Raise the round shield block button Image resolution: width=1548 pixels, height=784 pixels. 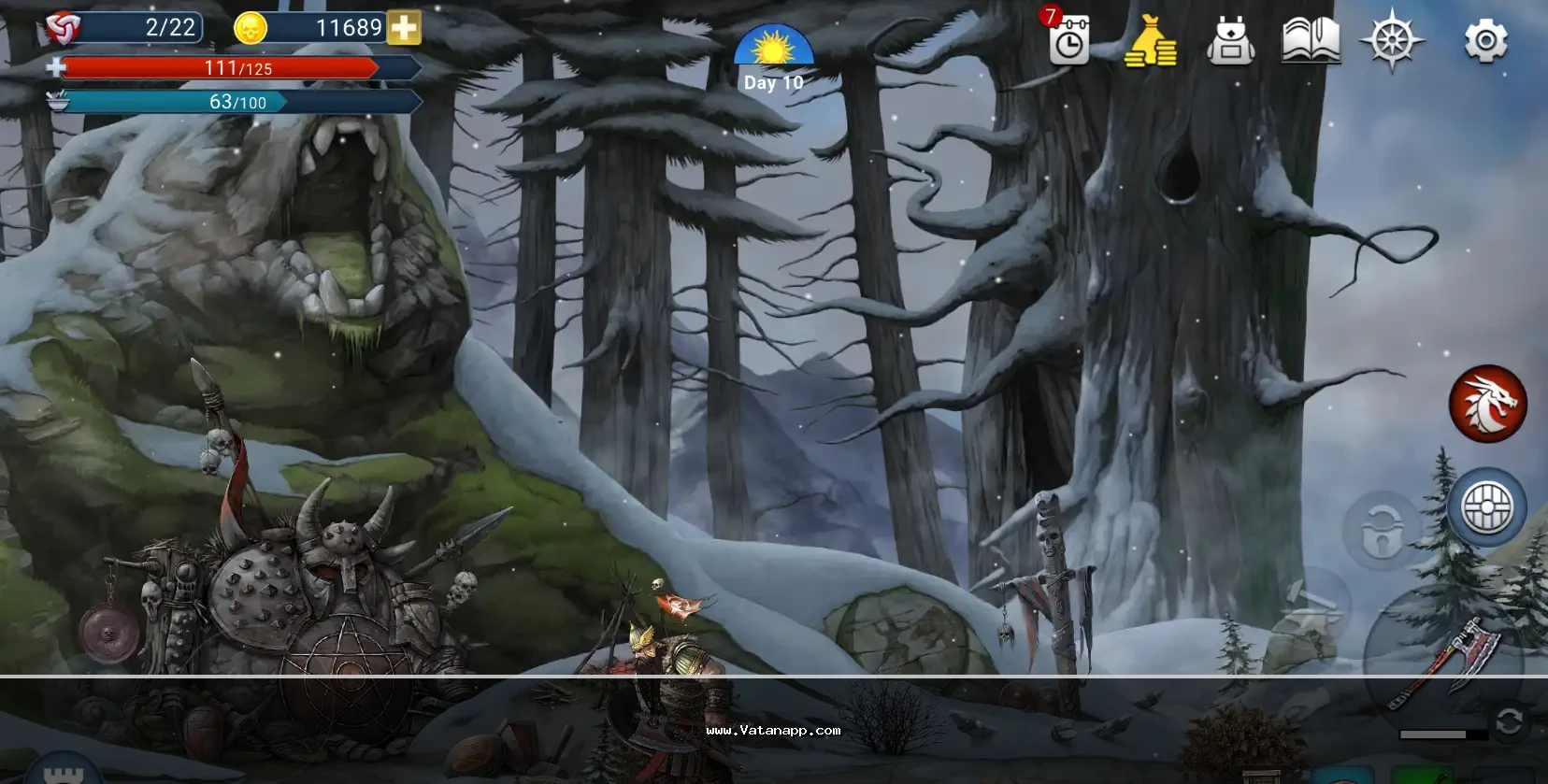click(1486, 508)
